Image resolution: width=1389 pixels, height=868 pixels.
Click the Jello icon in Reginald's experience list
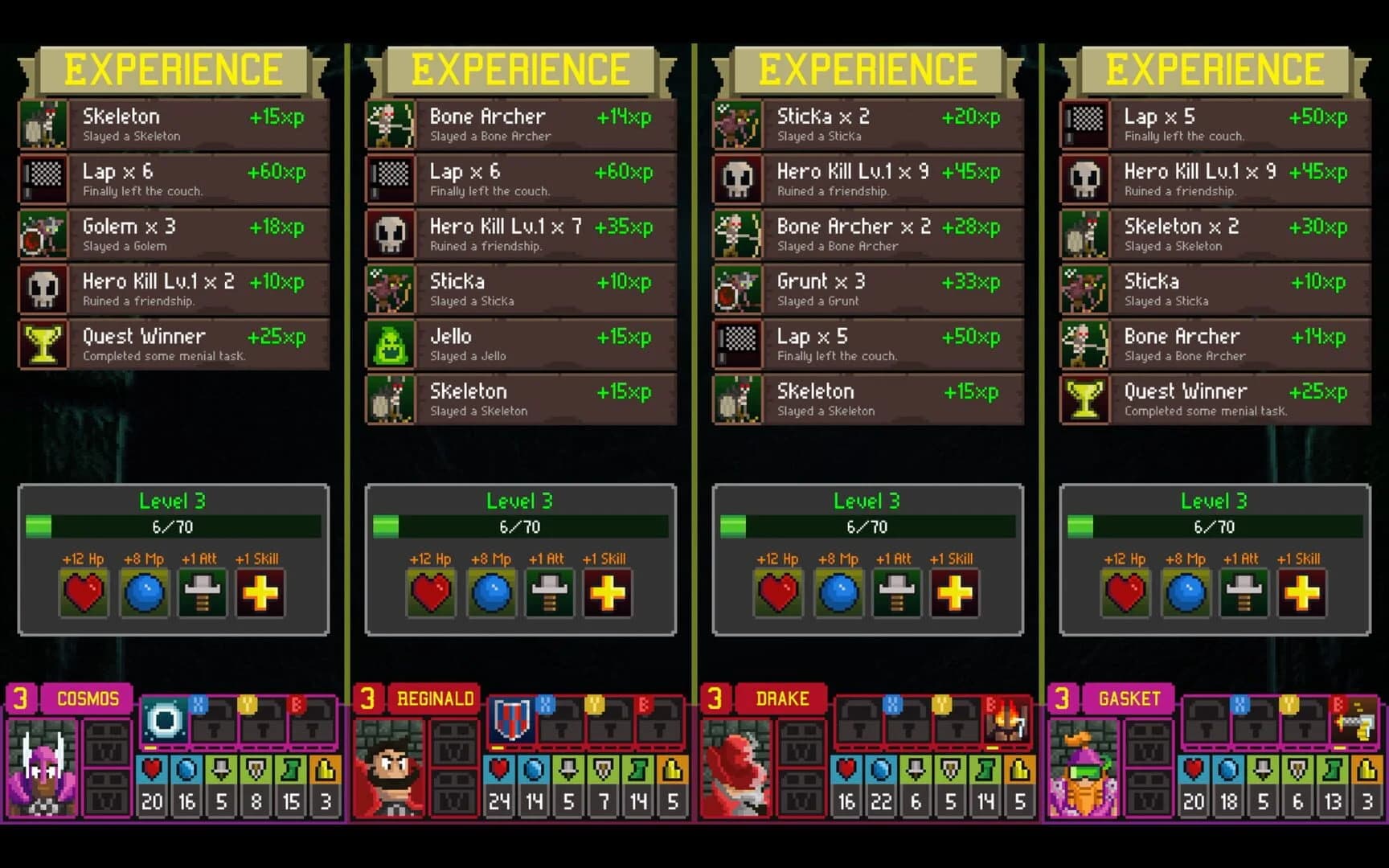coord(391,344)
